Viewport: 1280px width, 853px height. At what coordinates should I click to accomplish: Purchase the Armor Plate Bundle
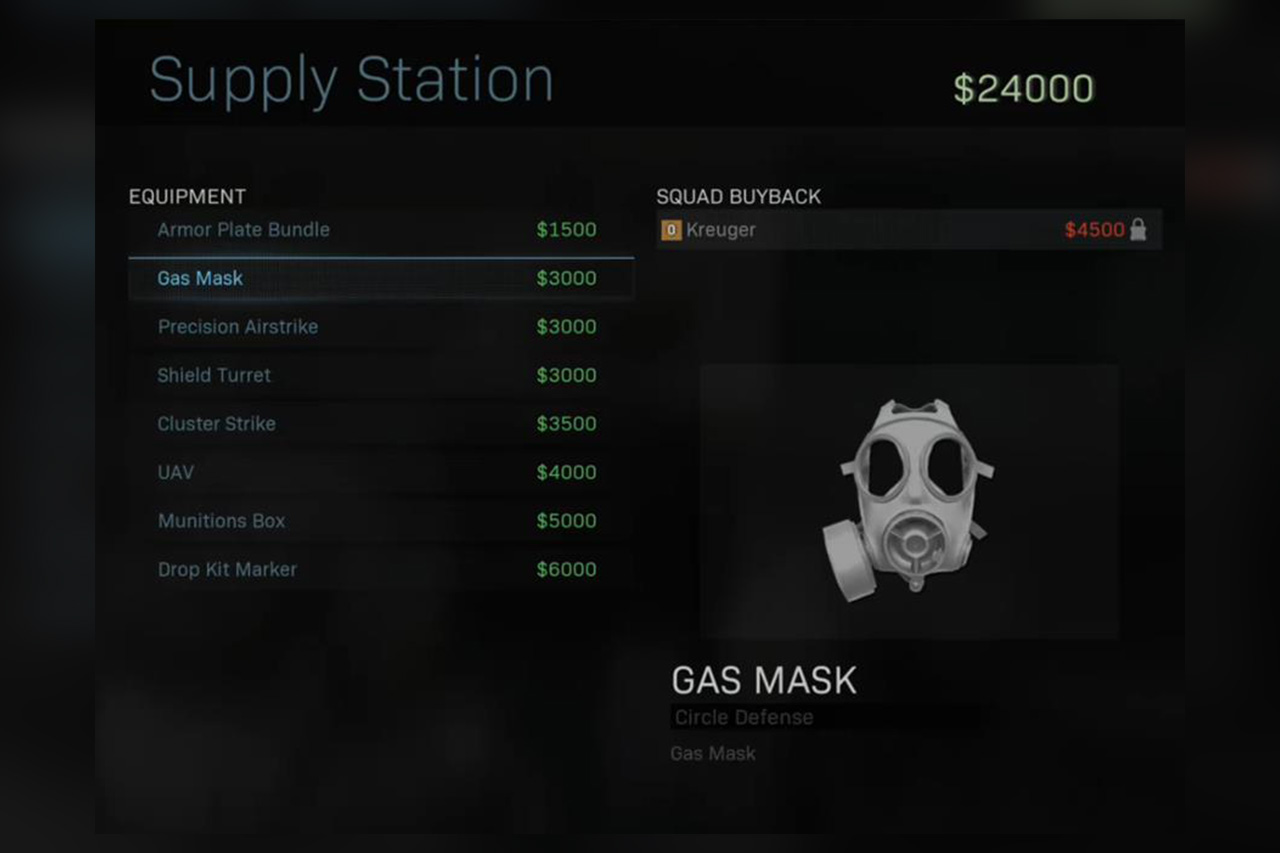[x=243, y=229]
